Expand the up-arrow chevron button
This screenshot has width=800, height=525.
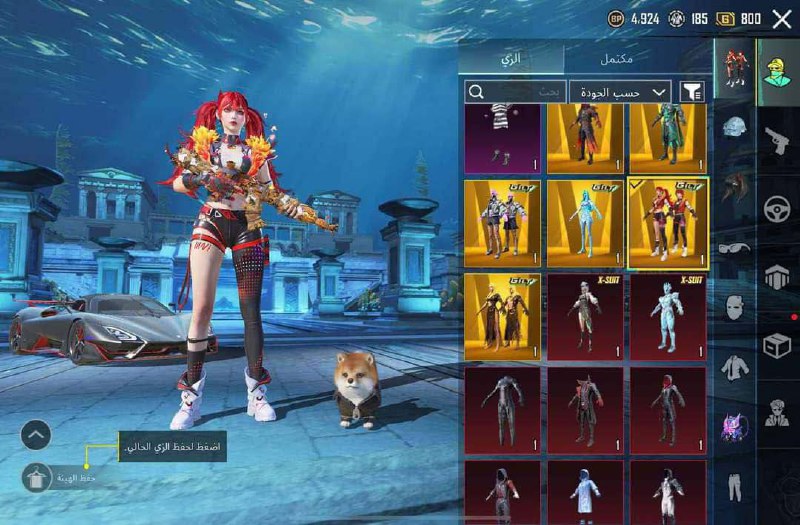pyautogui.click(x=36, y=434)
